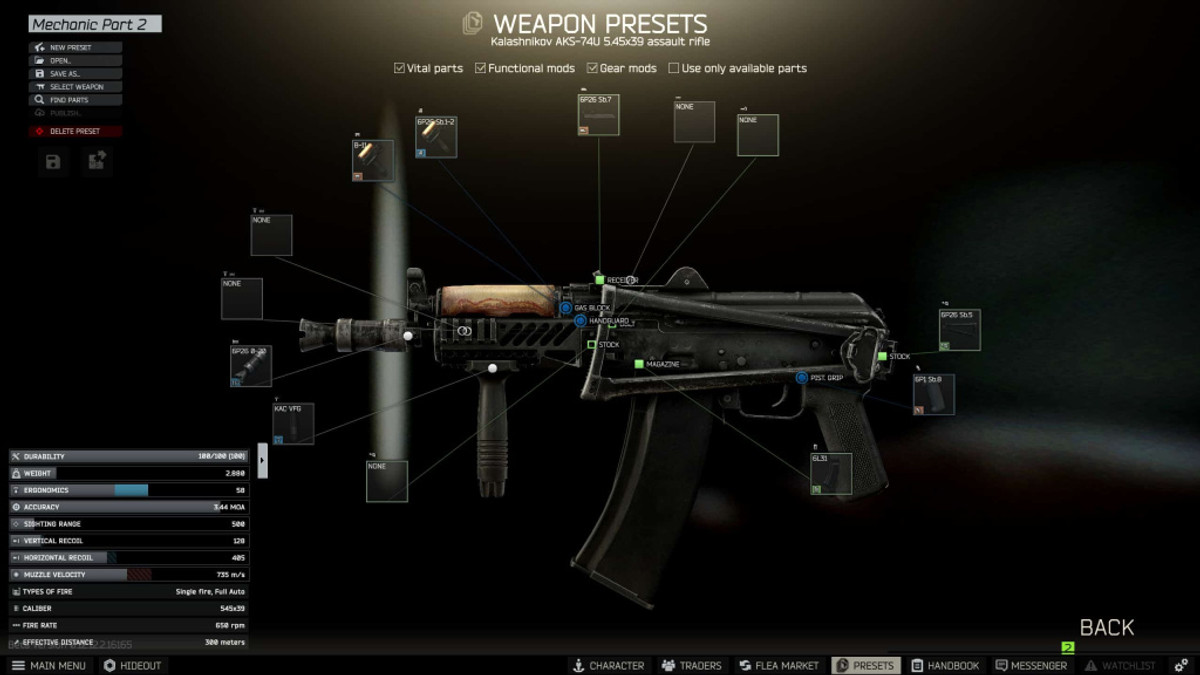
Task: Open an existing preset
Action: [x=76, y=60]
